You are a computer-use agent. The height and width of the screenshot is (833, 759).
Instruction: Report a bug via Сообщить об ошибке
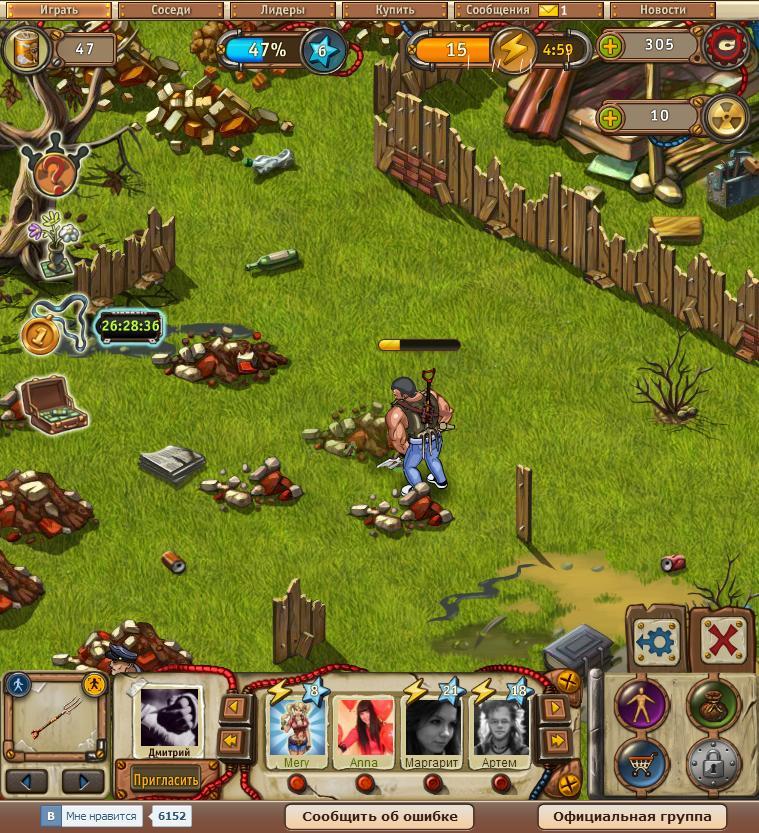[x=380, y=816]
